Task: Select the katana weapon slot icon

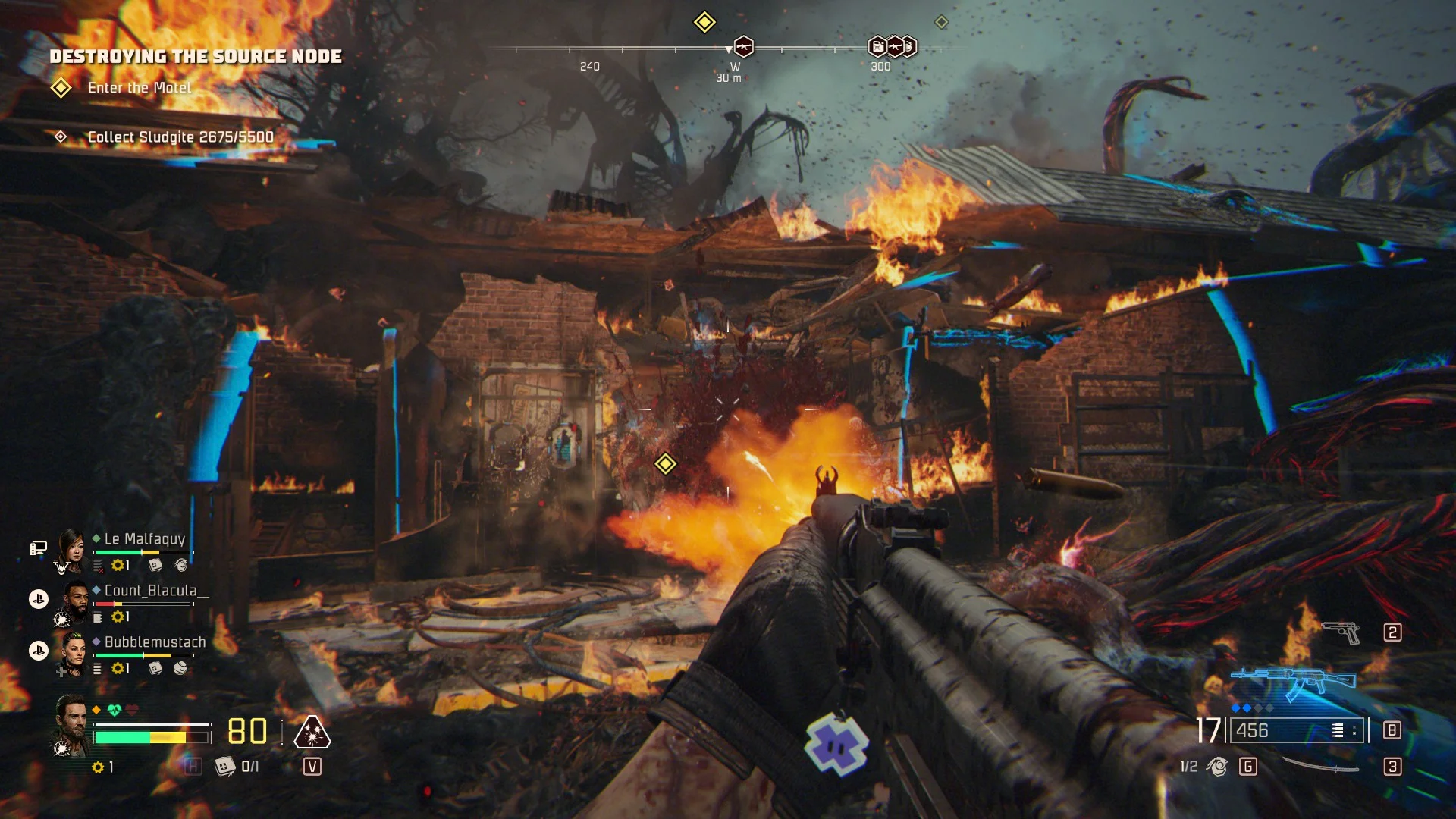Action: pyautogui.click(x=1323, y=766)
